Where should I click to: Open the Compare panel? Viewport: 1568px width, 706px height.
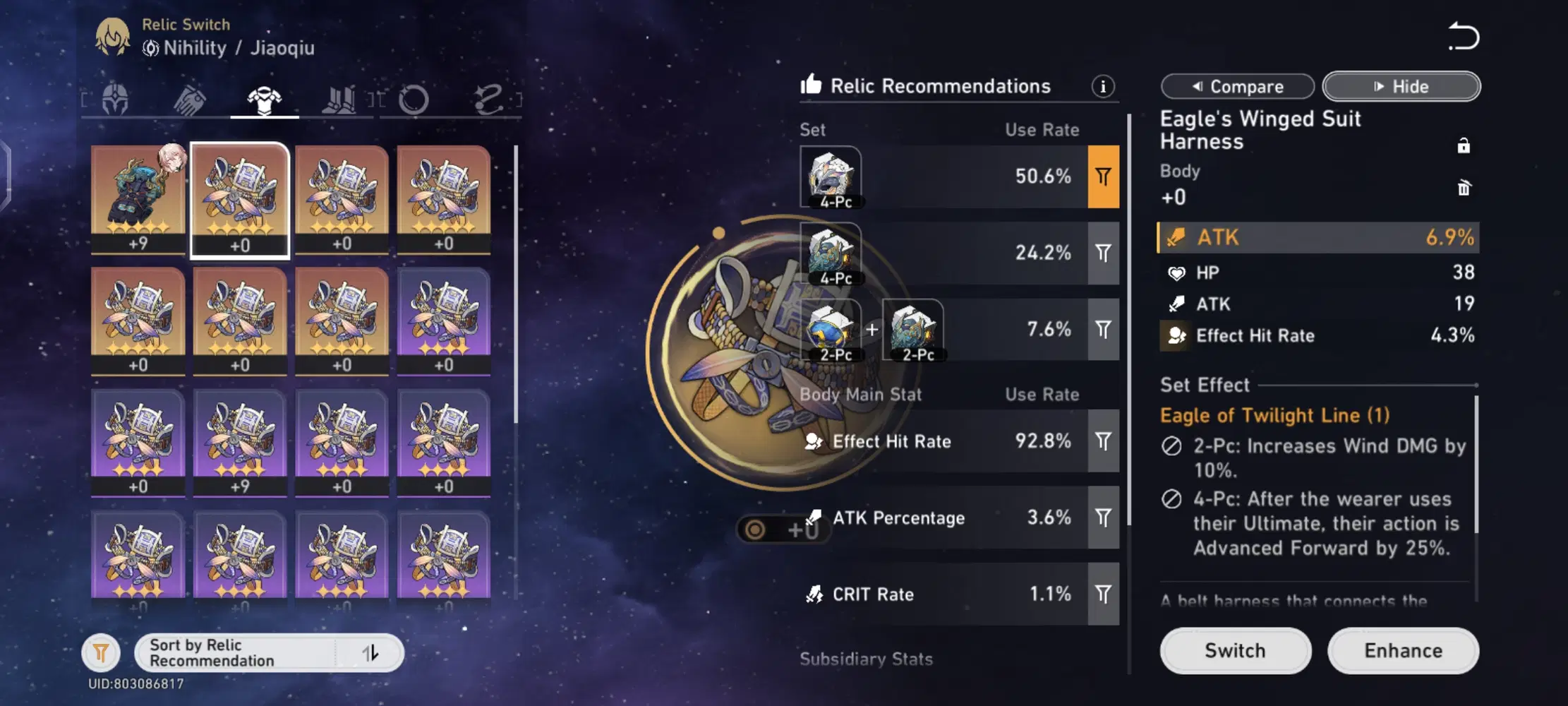1237,87
